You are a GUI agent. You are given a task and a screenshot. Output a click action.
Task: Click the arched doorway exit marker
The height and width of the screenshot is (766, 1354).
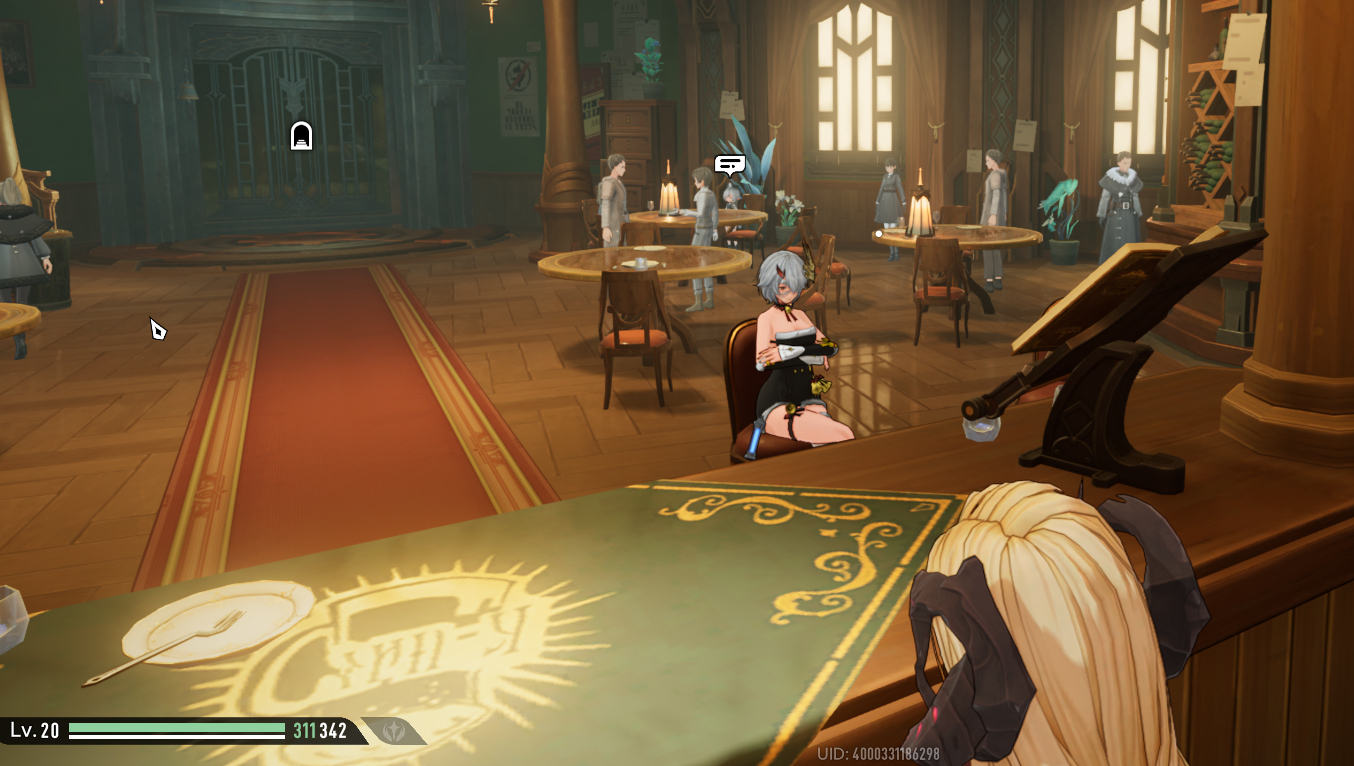click(x=301, y=136)
